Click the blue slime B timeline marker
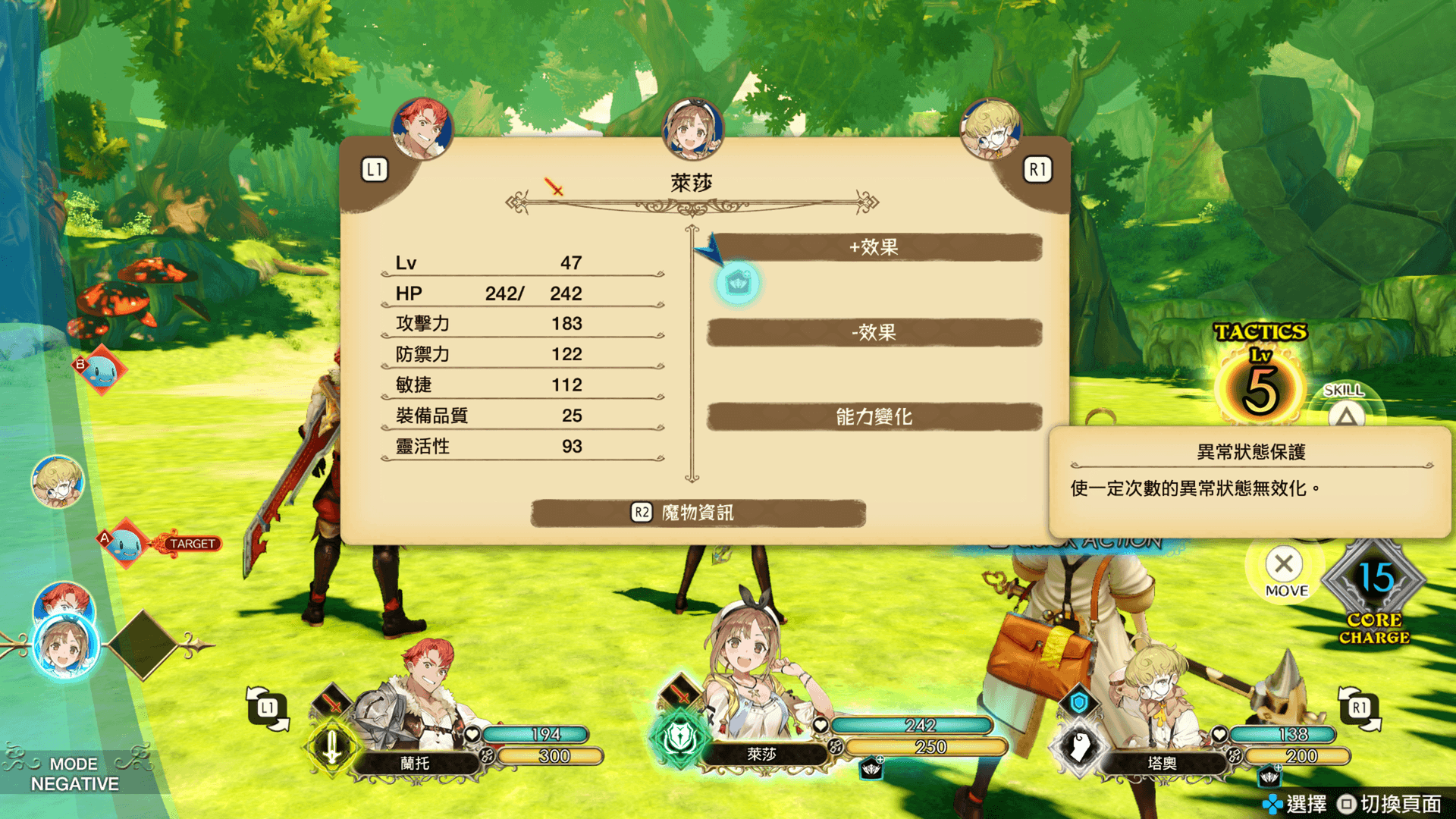 coord(102,371)
